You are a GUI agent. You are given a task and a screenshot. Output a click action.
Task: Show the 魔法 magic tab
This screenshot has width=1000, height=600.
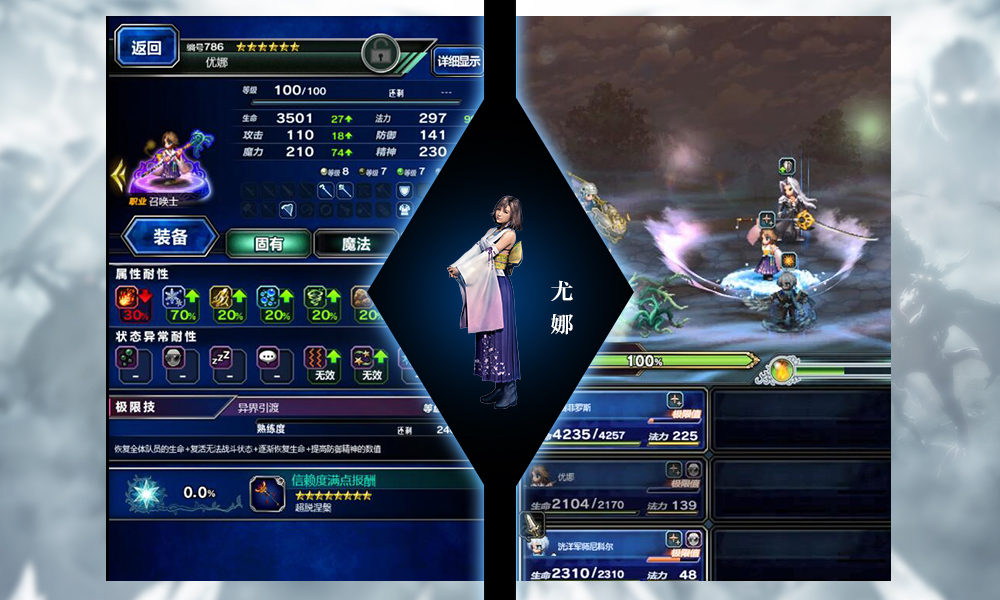click(356, 243)
